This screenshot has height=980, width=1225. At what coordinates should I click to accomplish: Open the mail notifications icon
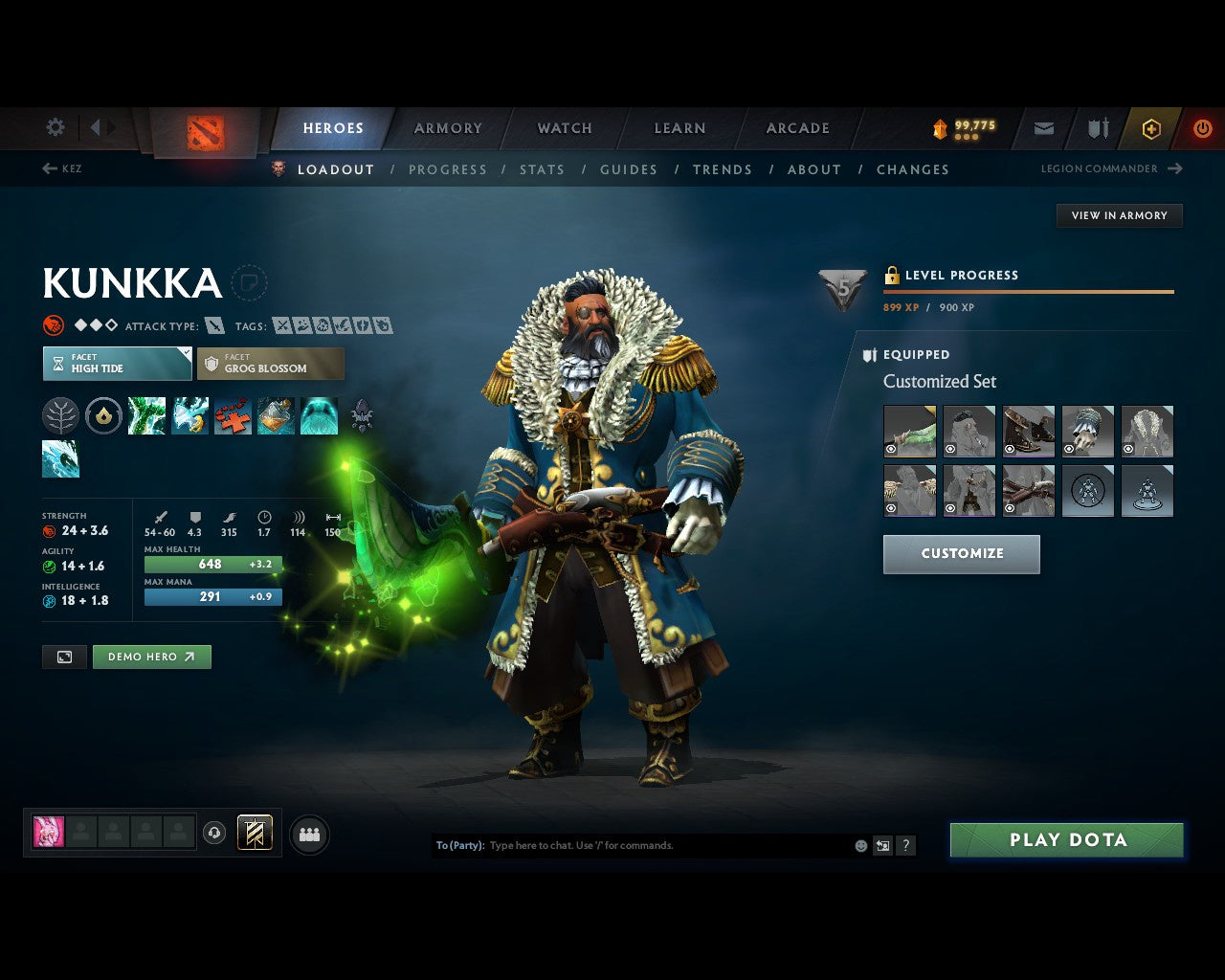1043,127
